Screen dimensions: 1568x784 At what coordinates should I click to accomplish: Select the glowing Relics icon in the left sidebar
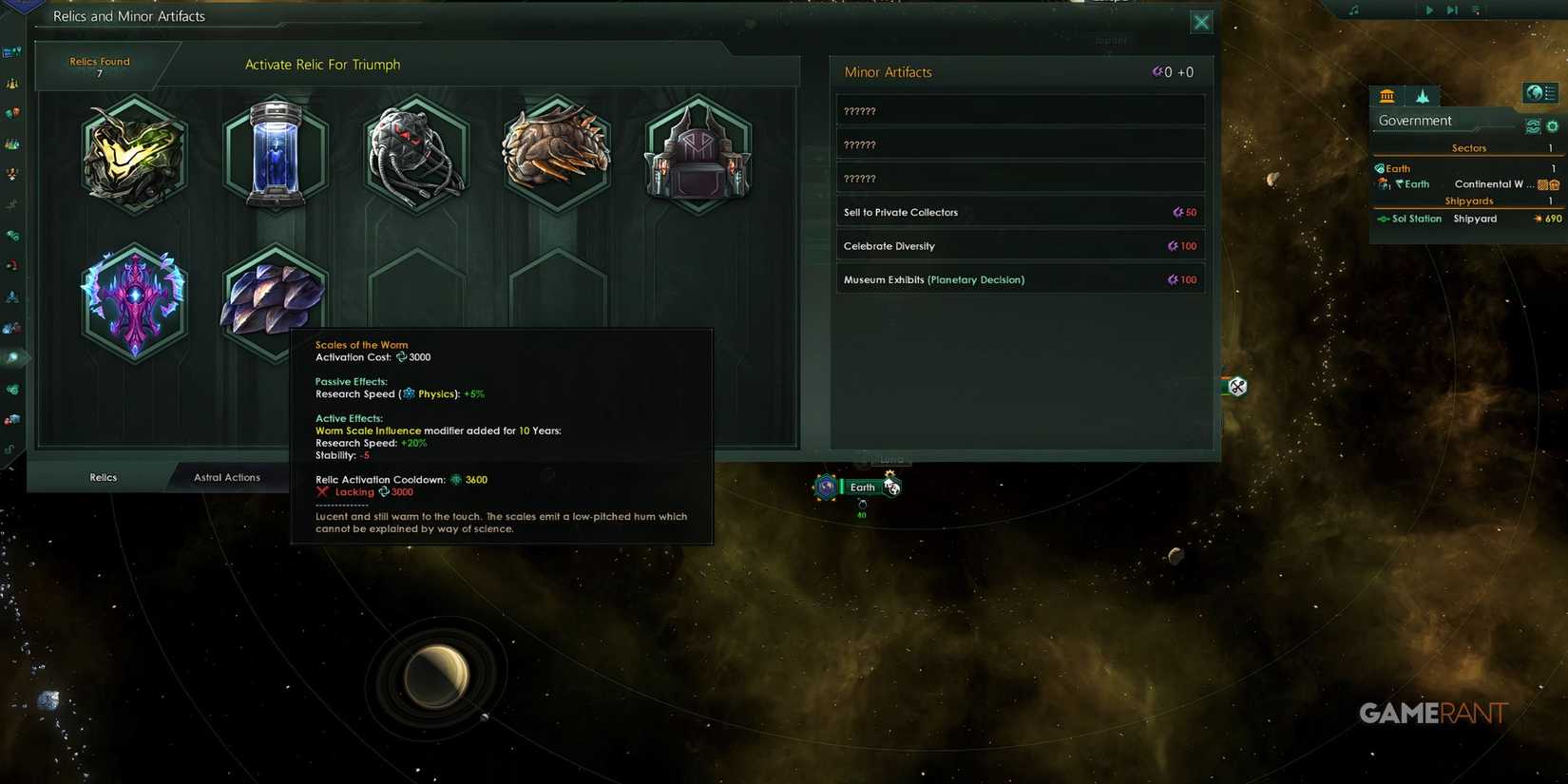pyautogui.click(x=13, y=357)
